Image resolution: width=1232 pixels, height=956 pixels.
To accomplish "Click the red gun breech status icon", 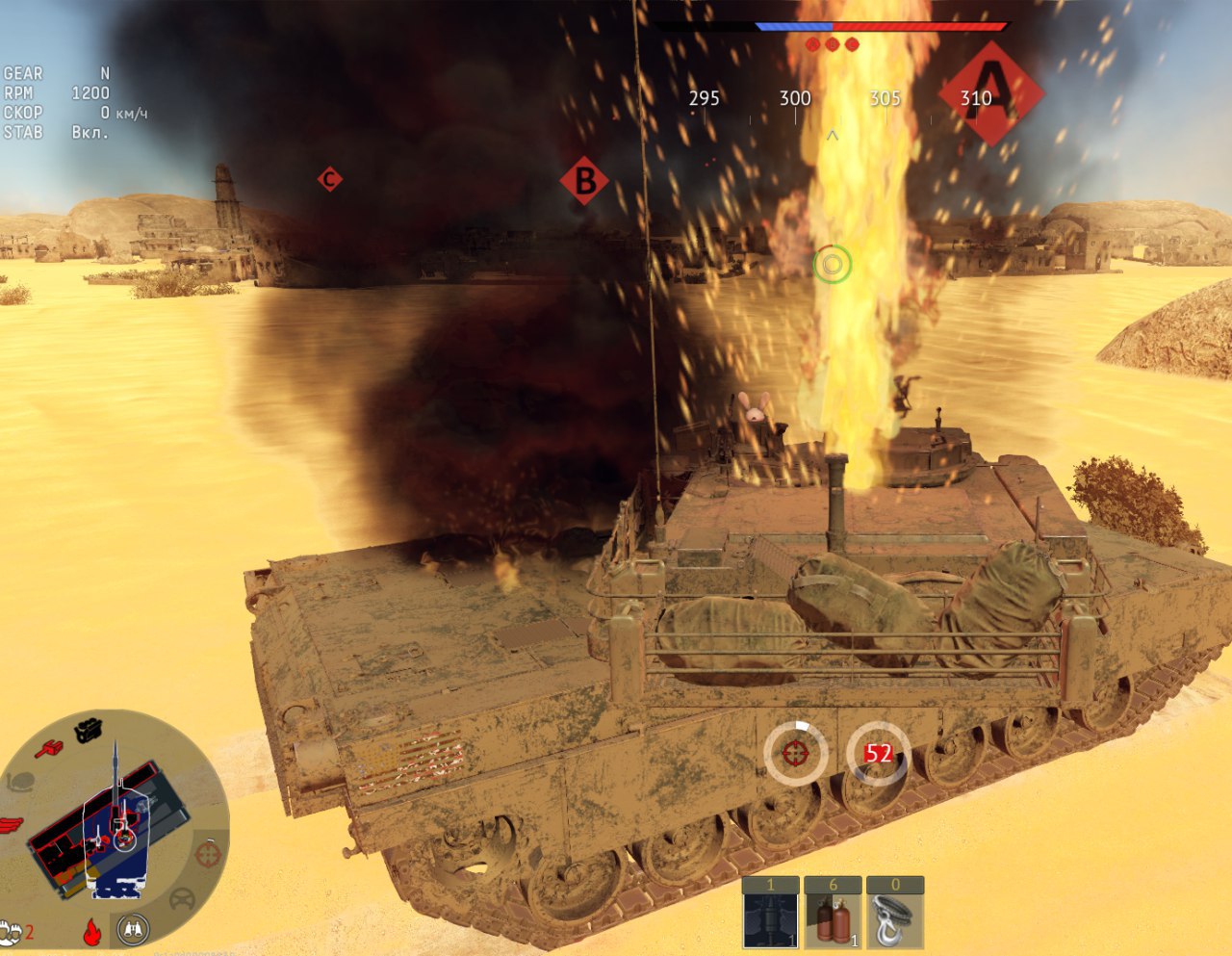I will [x=48, y=747].
